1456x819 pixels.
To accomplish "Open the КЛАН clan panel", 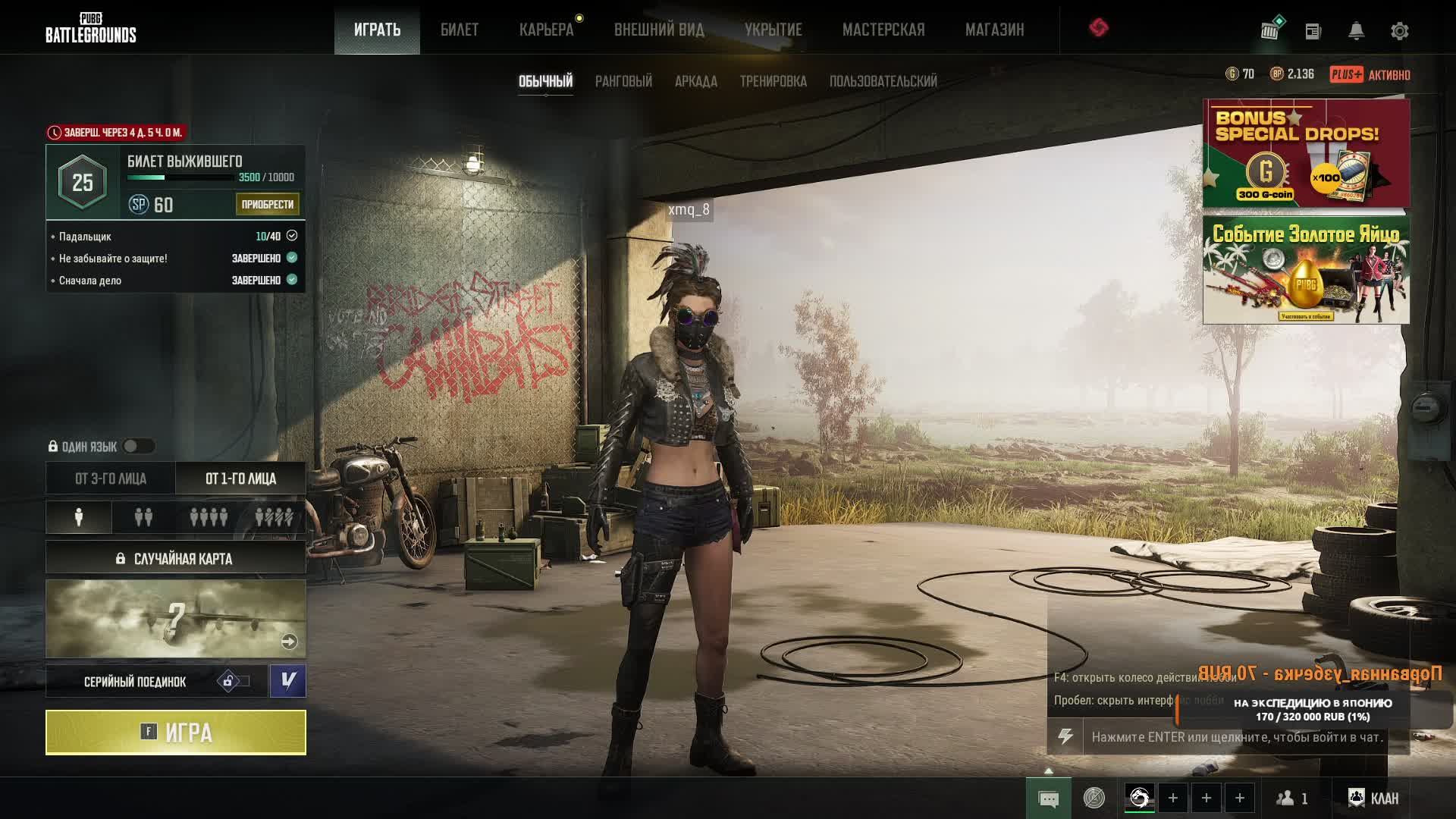I will [x=1373, y=798].
